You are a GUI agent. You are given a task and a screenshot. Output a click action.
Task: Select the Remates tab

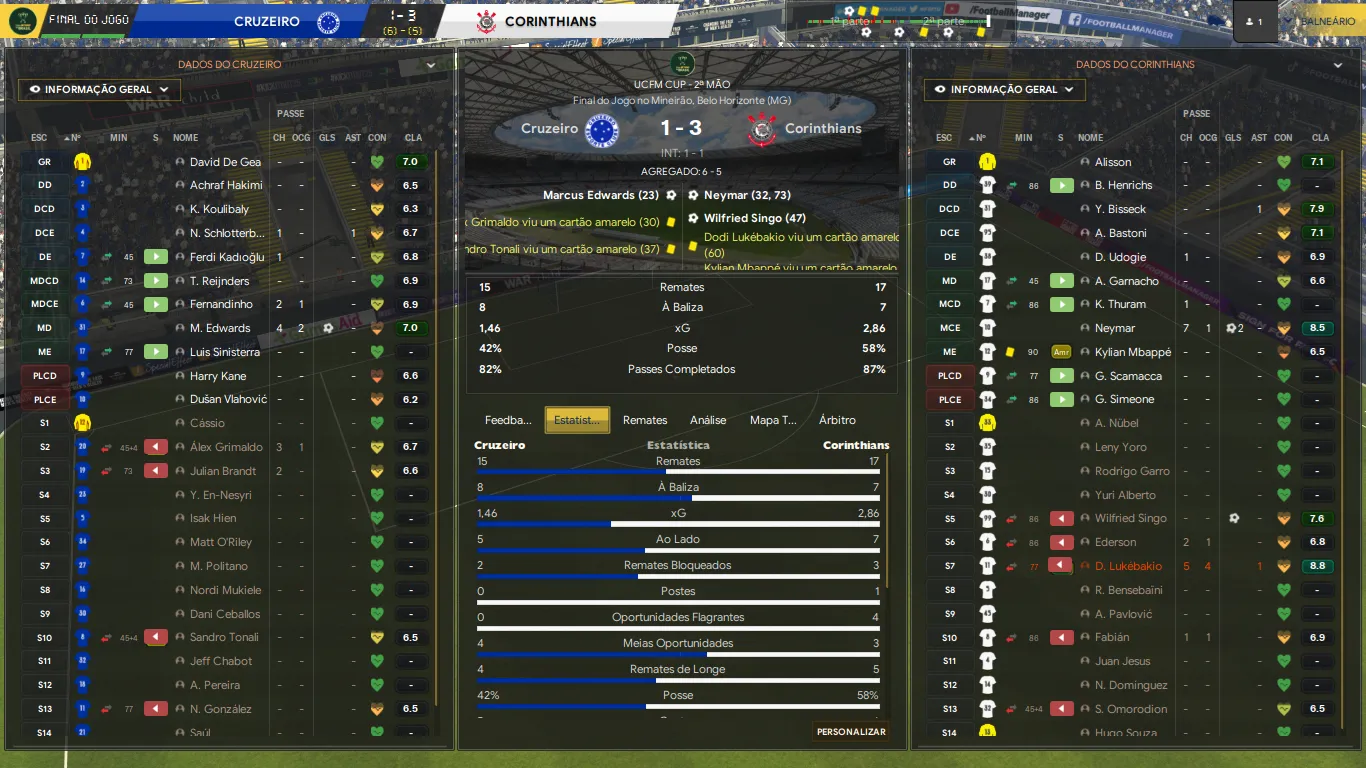pyautogui.click(x=645, y=420)
